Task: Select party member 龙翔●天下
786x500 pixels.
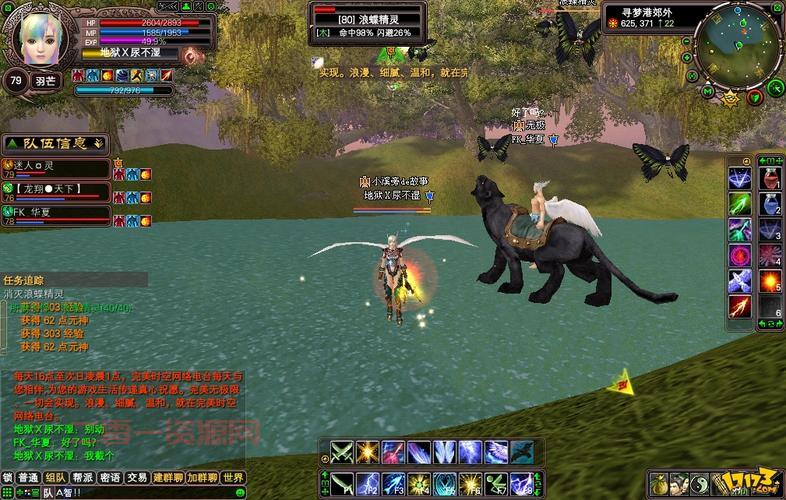Action: tap(58, 189)
